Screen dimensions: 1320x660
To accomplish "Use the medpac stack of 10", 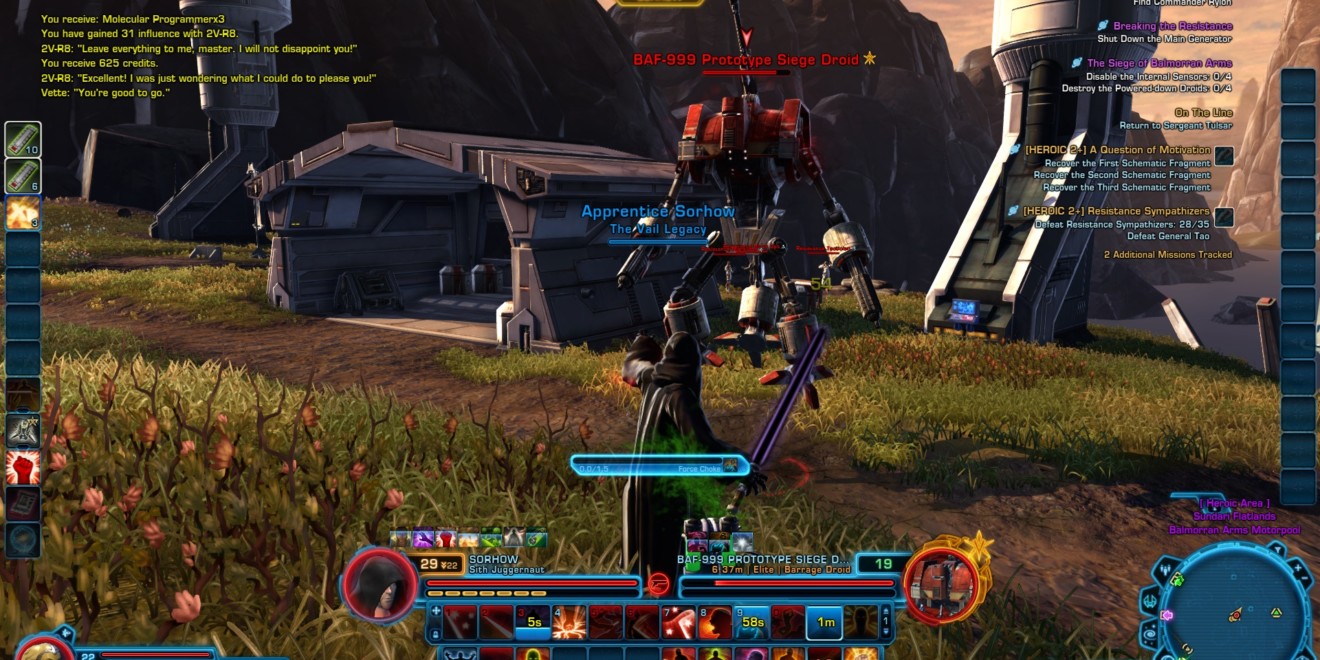I will point(22,139).
